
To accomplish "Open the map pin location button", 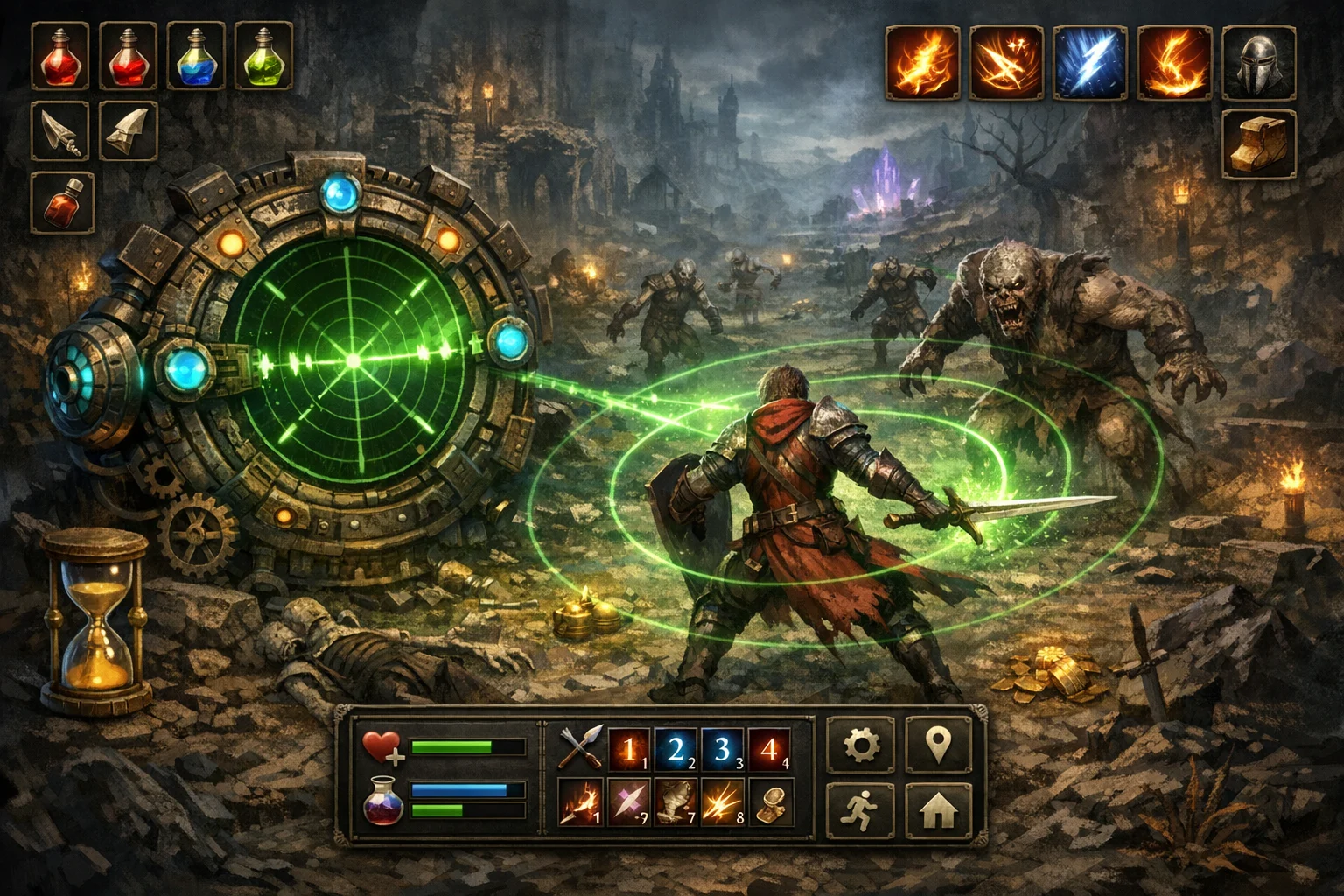I will coord(938,745).
